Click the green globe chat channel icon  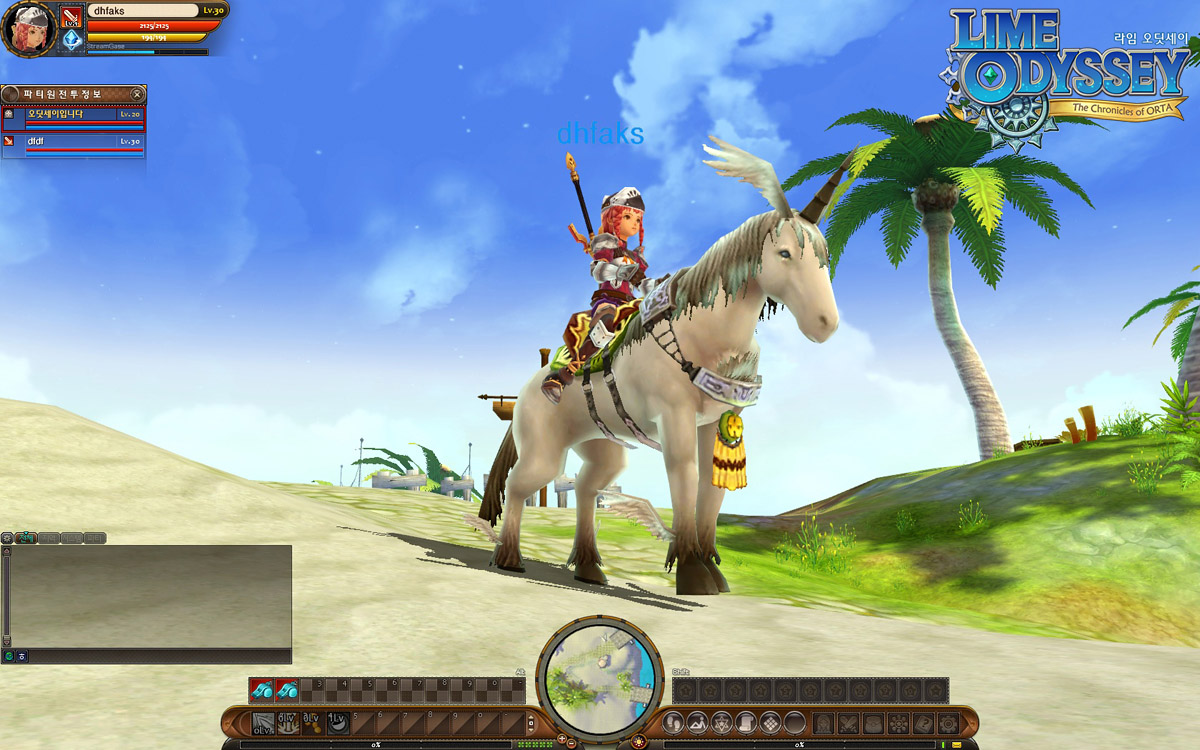click(x=9, y=656)
